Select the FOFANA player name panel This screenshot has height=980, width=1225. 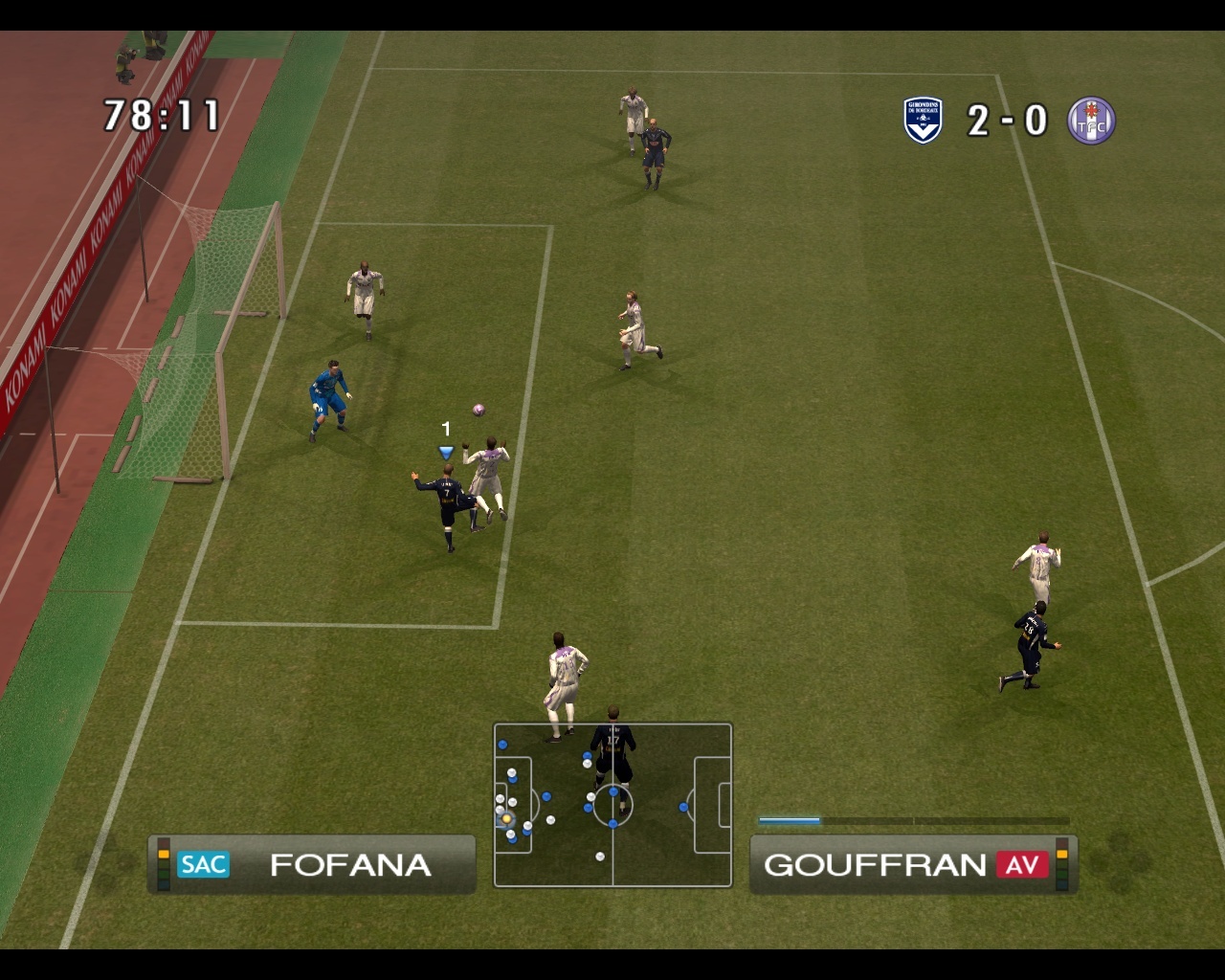coord(312,864)
